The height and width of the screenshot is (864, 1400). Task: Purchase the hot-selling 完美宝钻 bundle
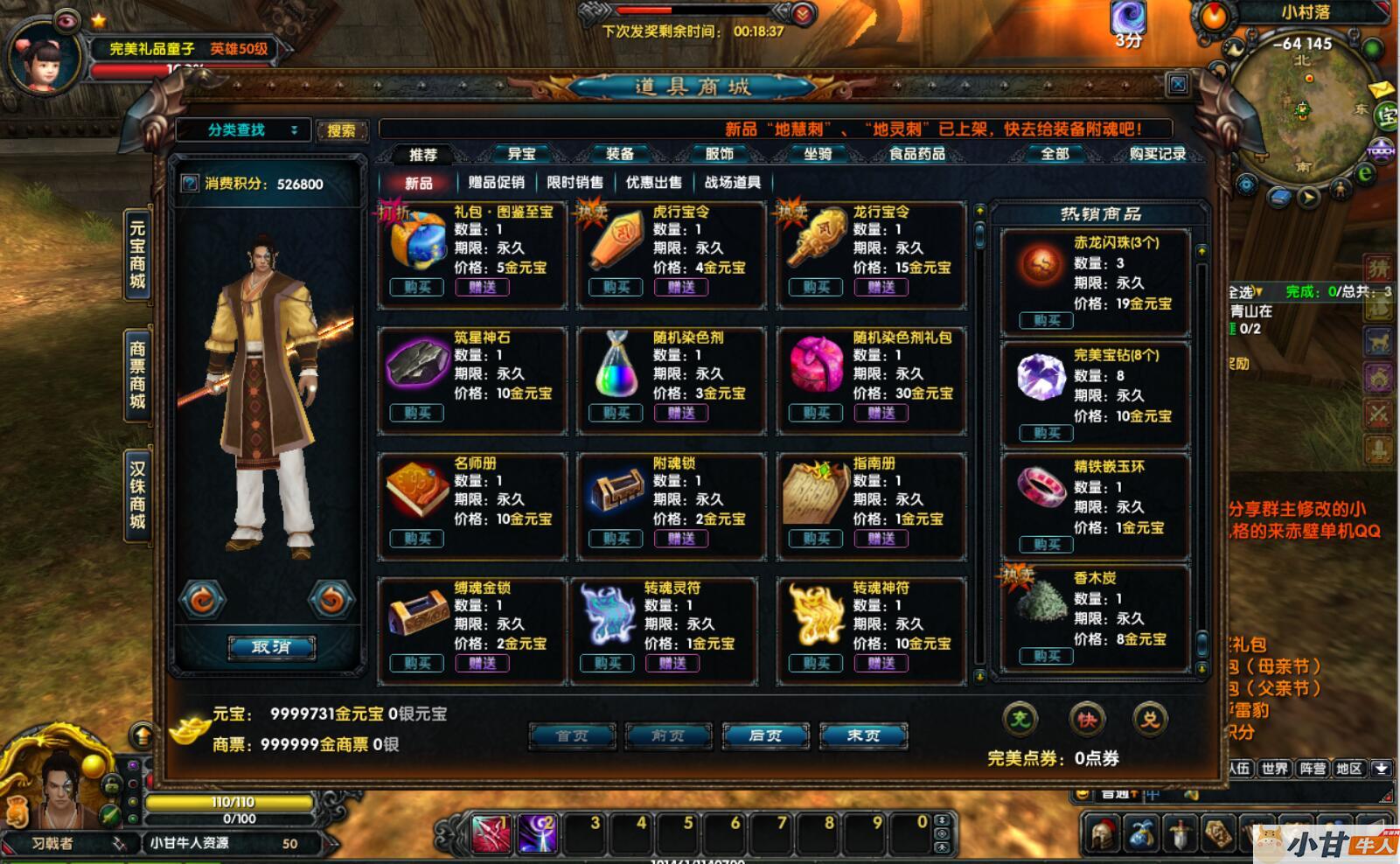(x=1046, y=433)
